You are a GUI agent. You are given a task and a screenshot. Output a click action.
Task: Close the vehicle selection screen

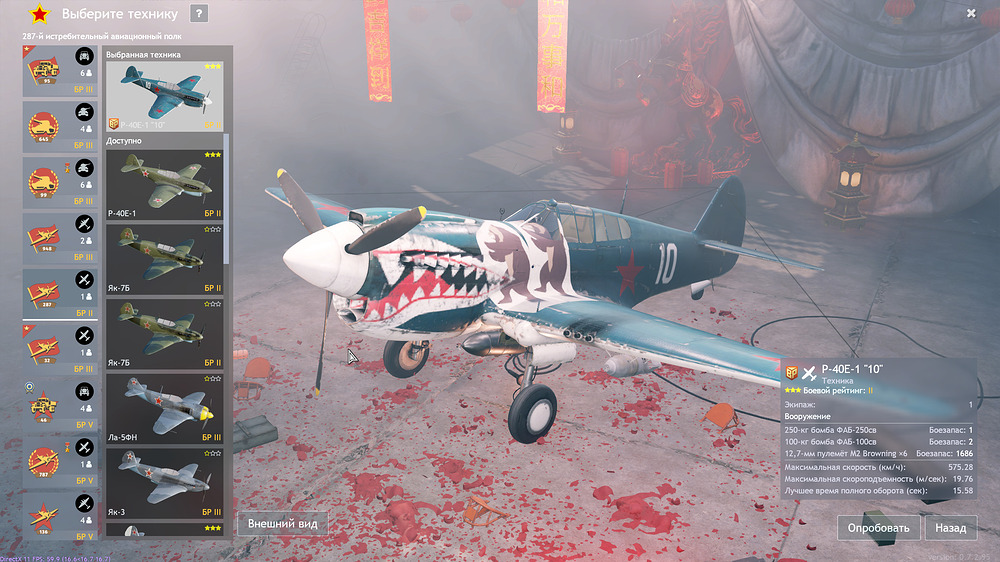[971, 14]
